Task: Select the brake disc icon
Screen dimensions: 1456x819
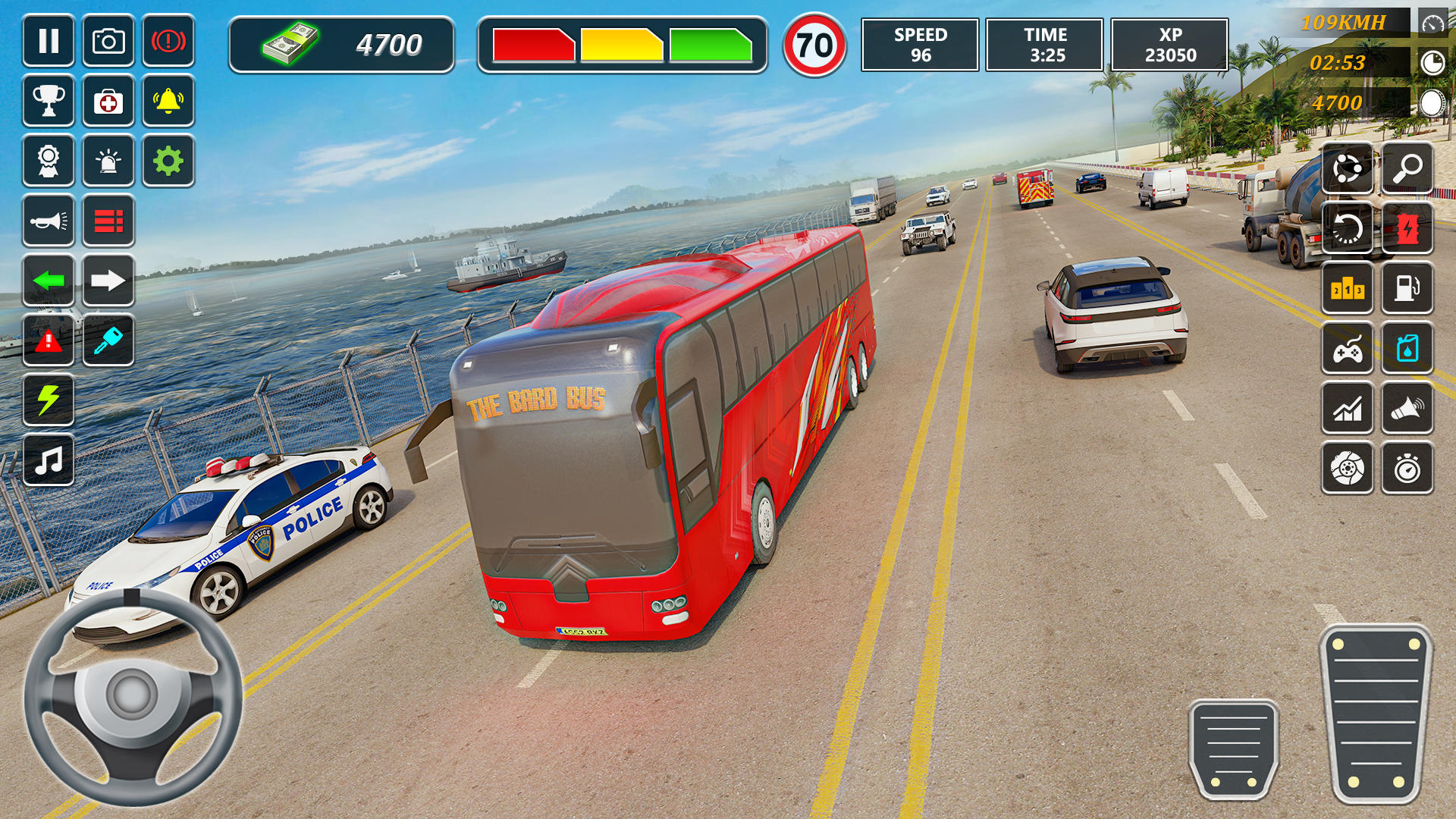Action: [1348, 469]
